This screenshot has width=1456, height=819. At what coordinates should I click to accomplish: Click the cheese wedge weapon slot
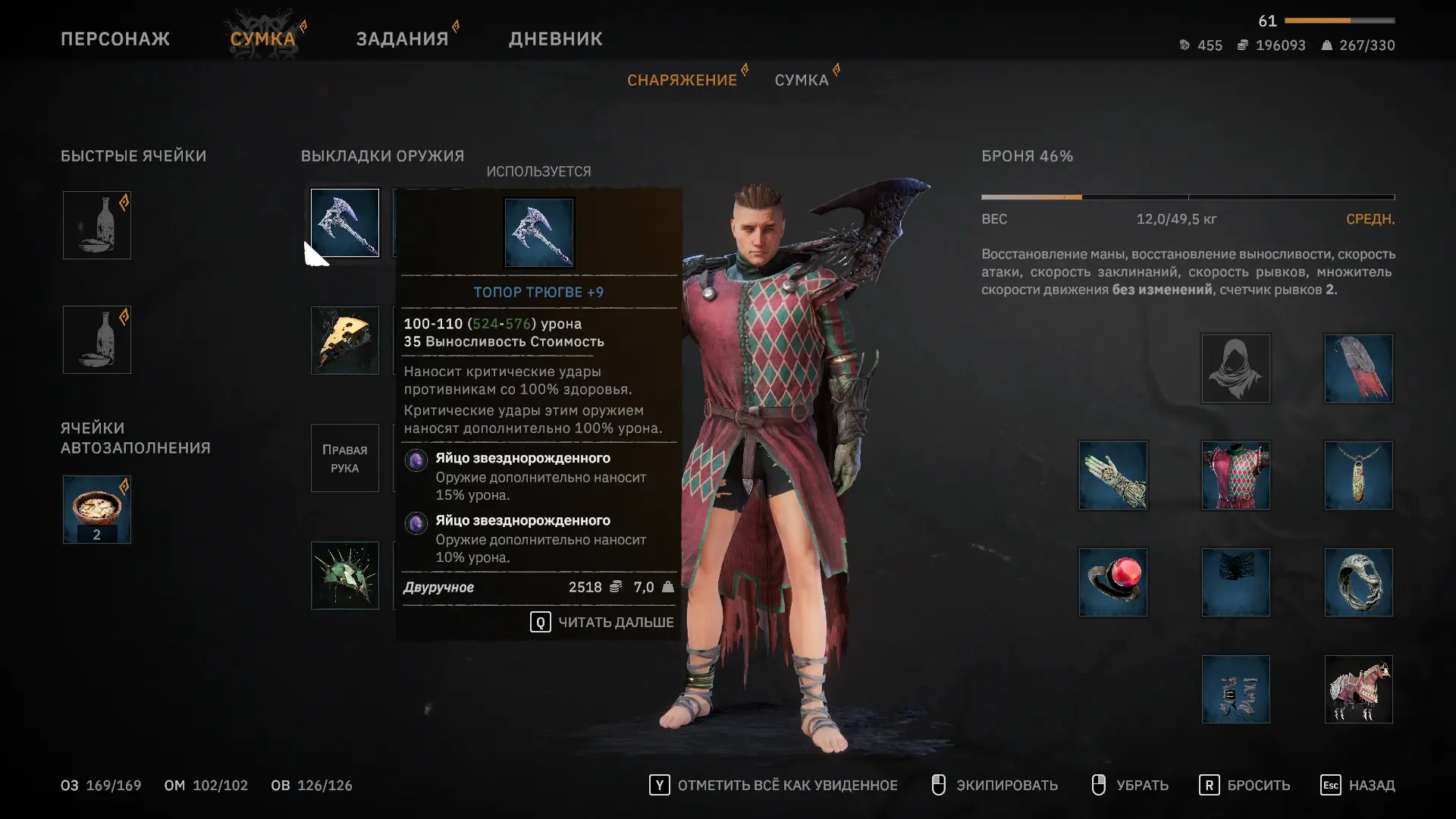(345, 340)
